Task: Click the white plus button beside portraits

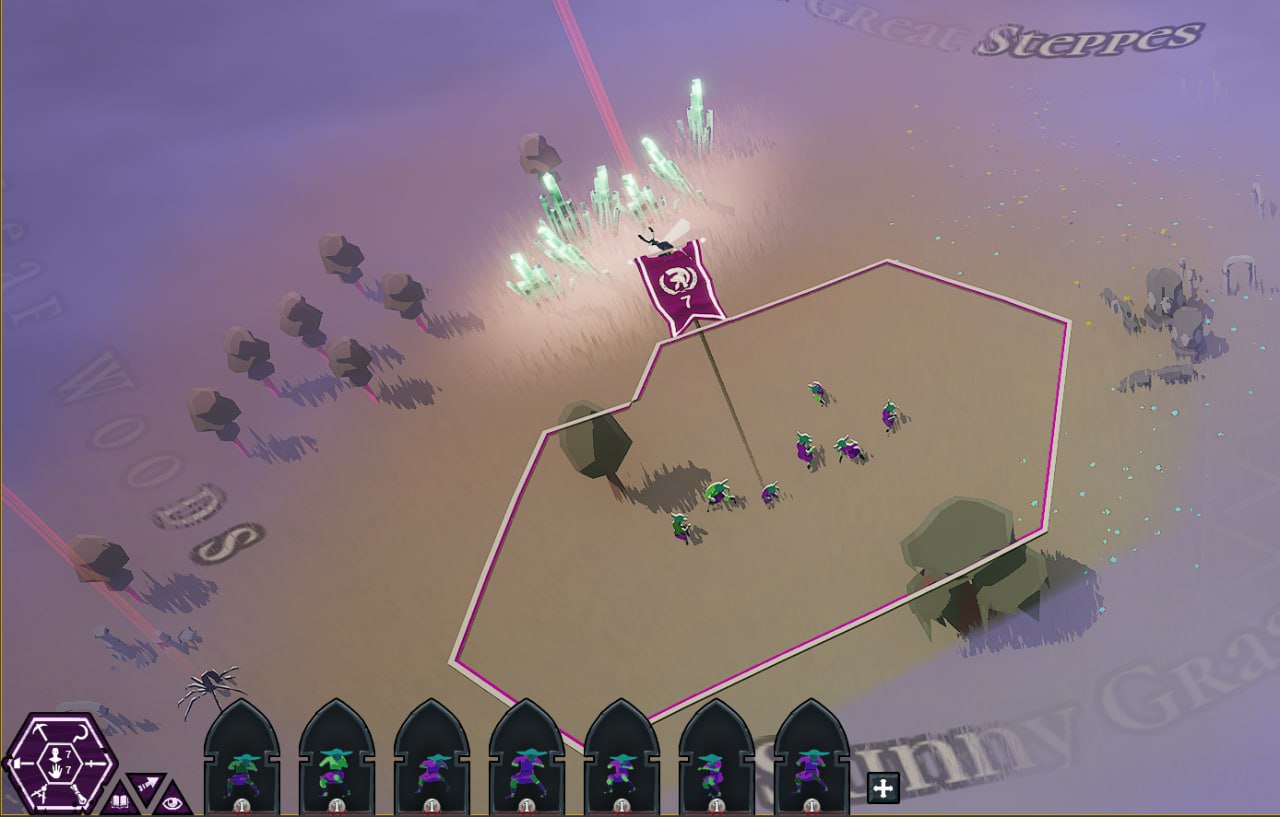Action: (882, 788)
